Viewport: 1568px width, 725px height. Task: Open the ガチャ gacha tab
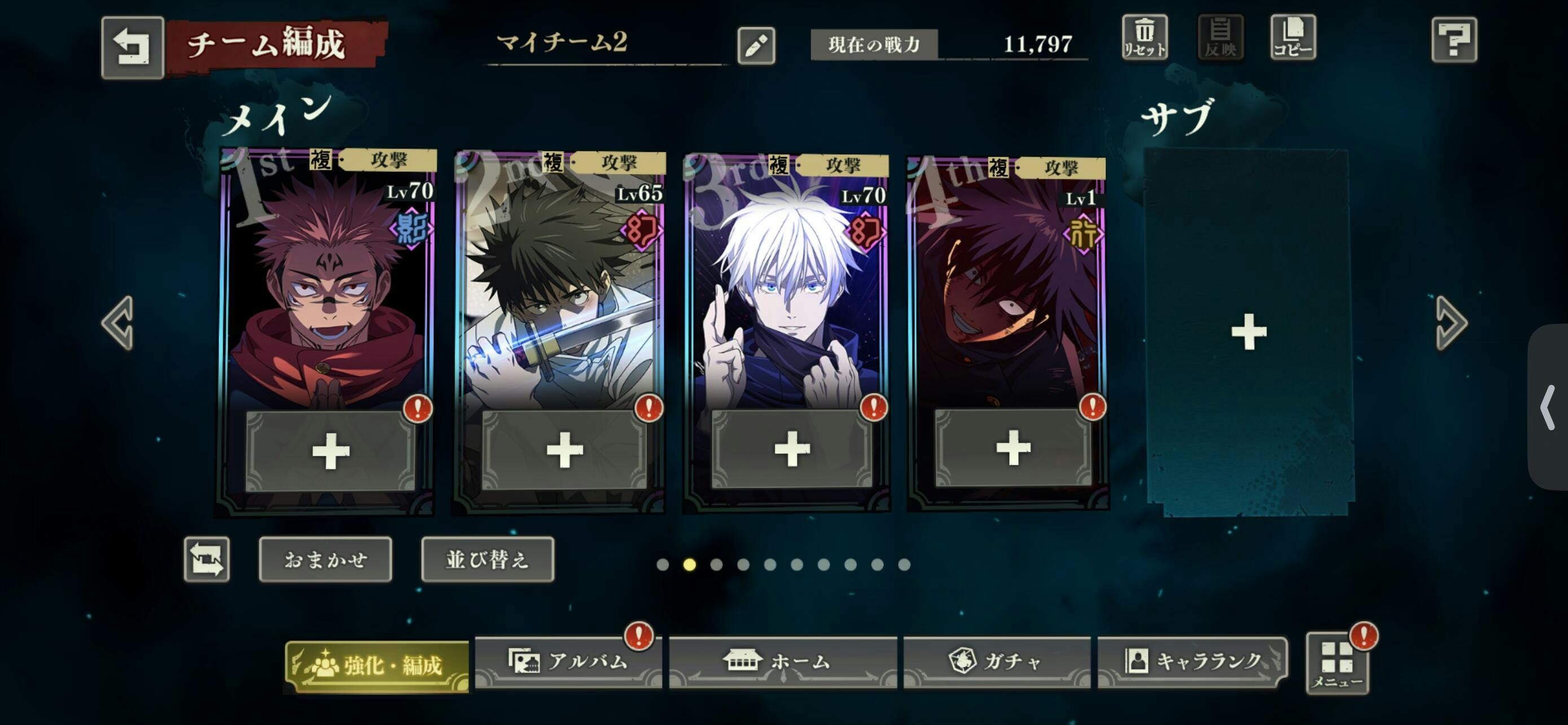click(996, 662)
